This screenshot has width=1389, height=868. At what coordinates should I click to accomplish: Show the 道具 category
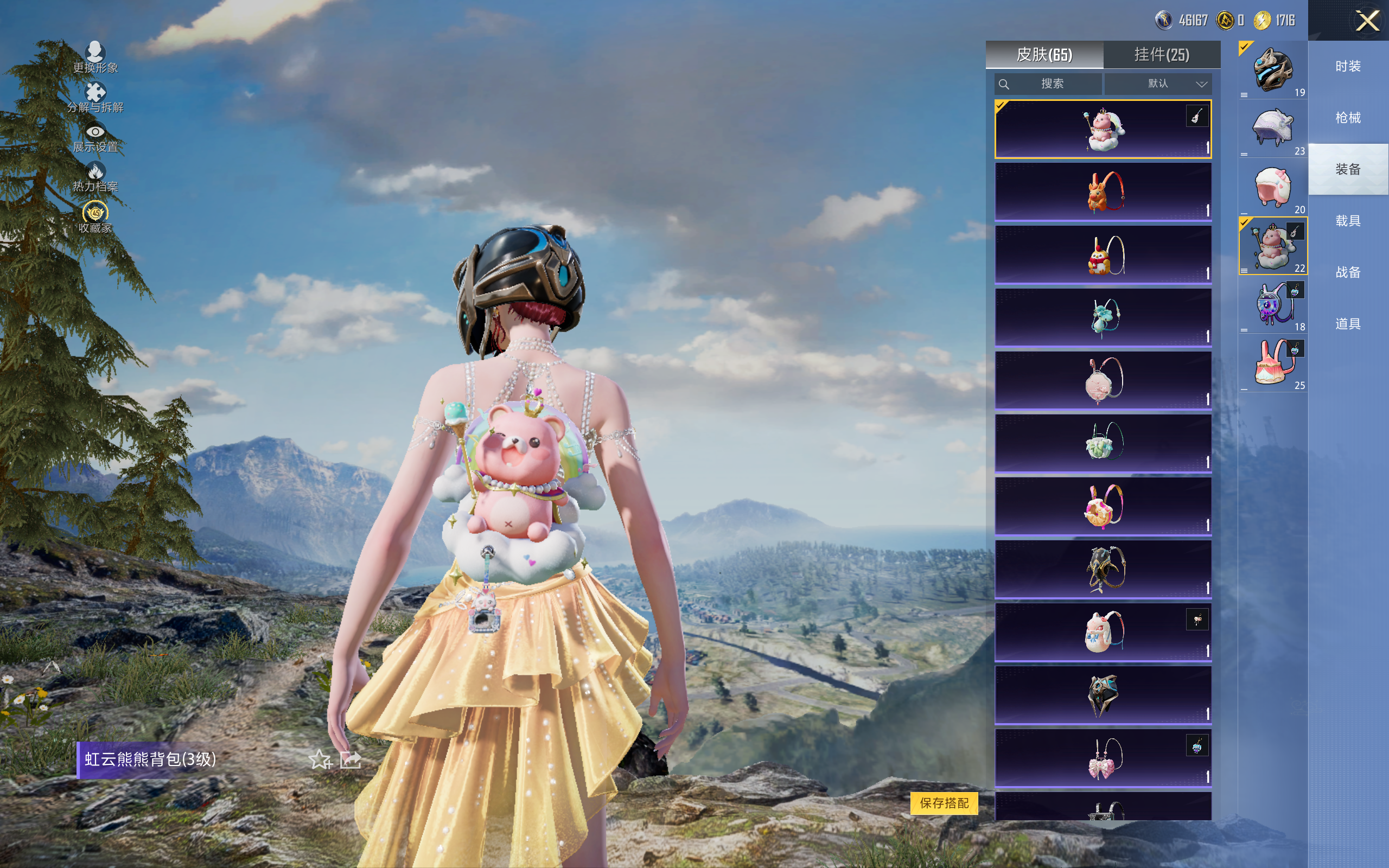tap(1348, 324)
